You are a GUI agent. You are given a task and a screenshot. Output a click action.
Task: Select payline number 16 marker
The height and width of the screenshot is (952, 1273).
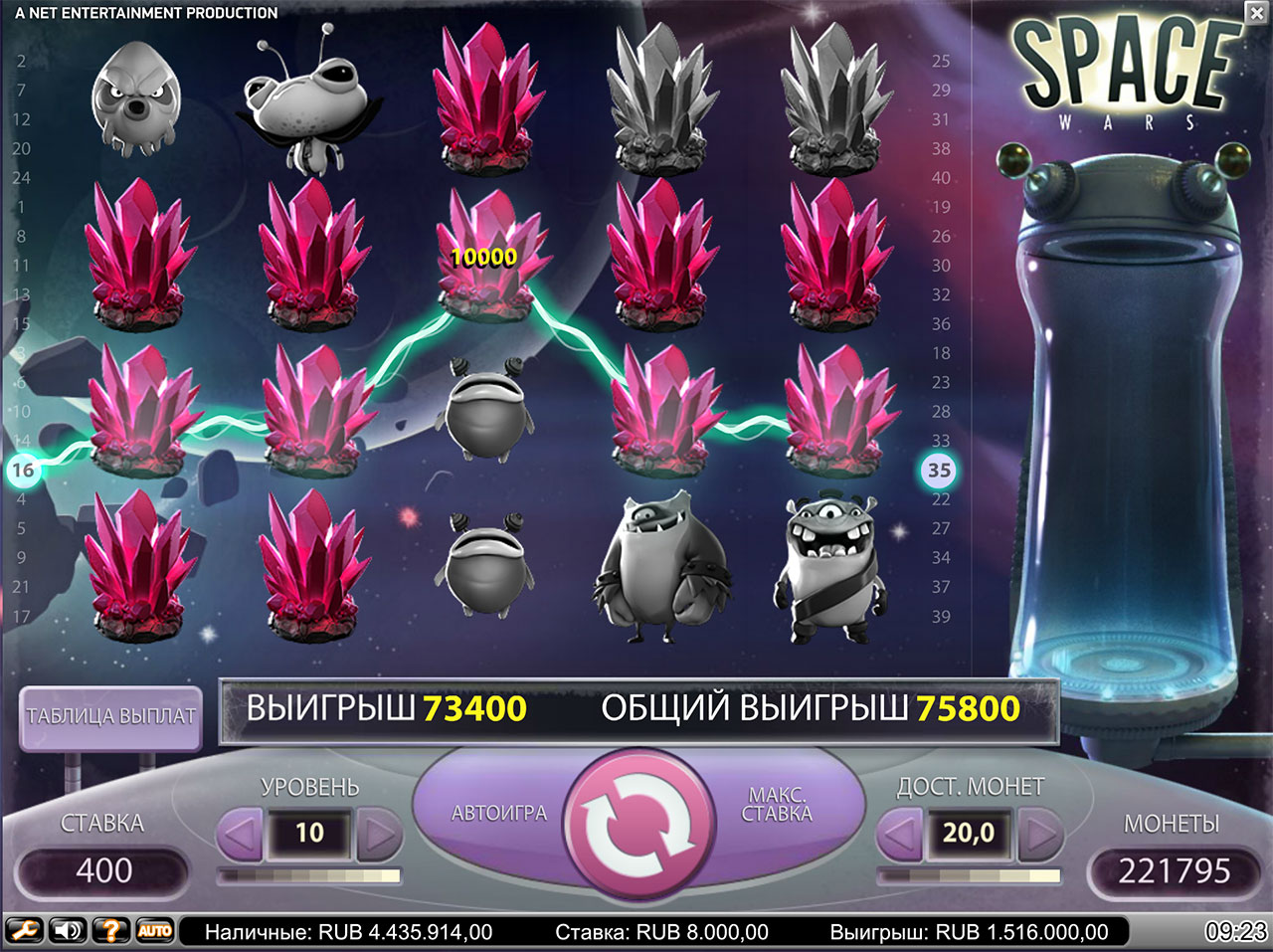click(x=22, y=470)
